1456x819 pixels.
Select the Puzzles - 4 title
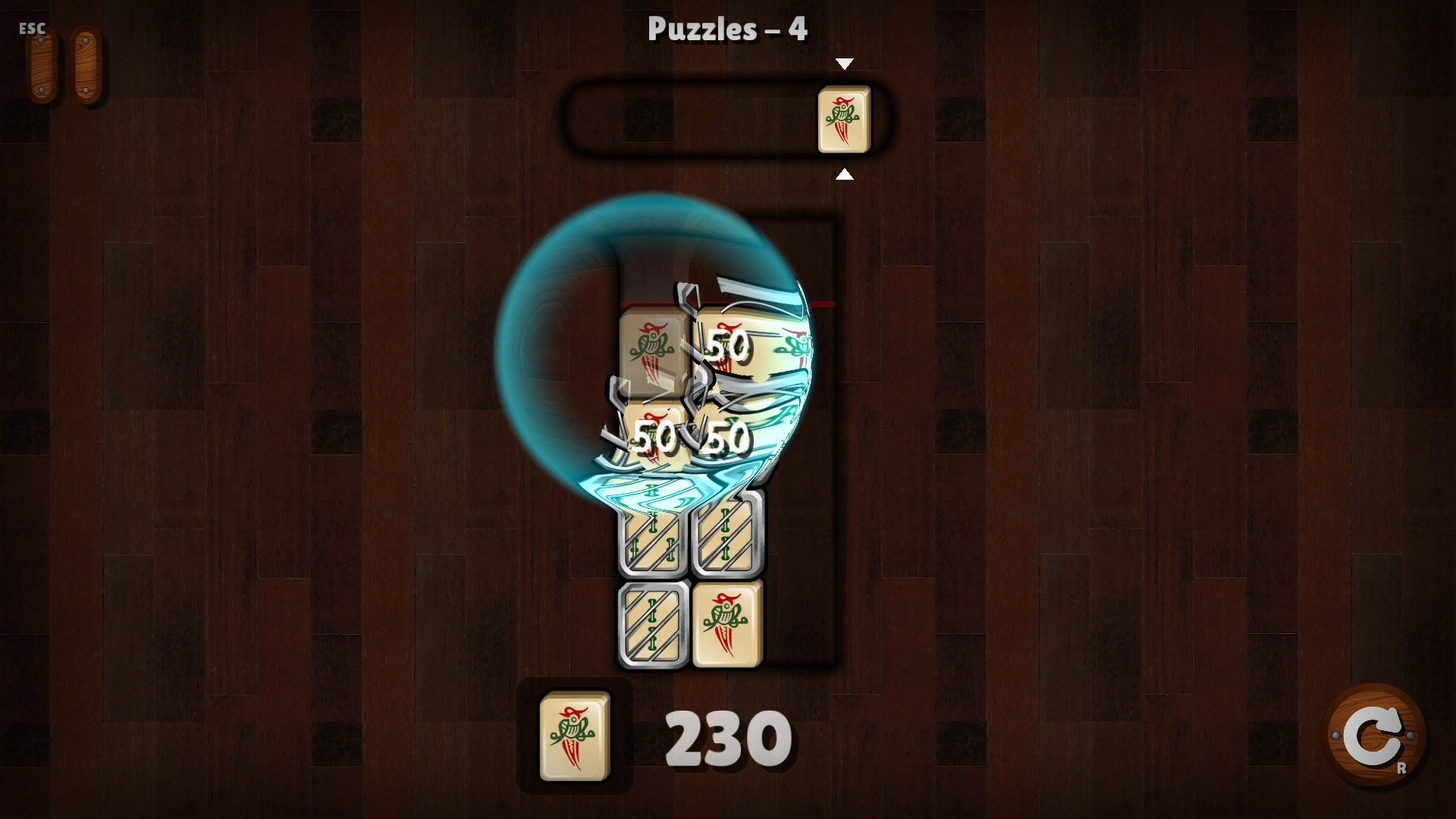tap(727, 29)
